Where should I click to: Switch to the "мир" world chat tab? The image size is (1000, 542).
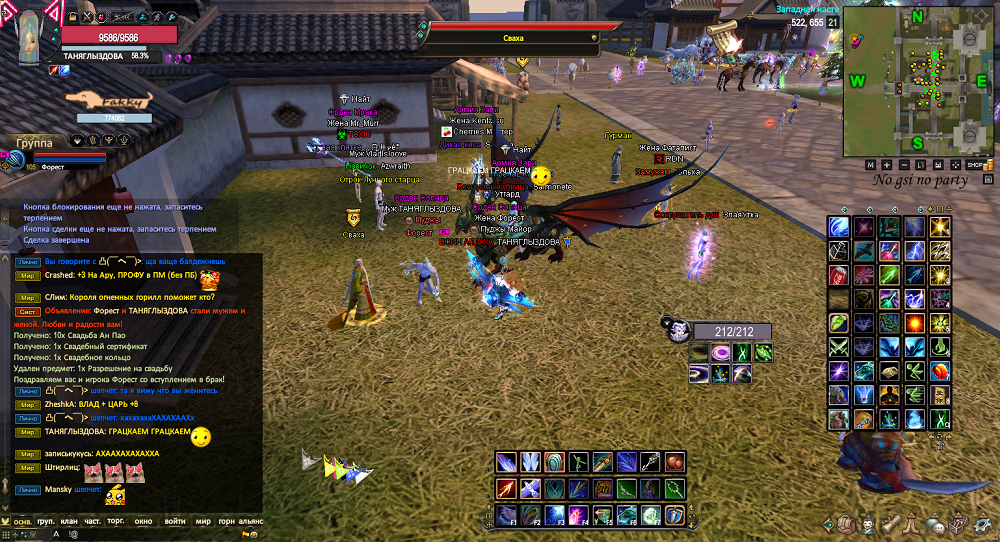pyautogui.click(x=203, y=521)
